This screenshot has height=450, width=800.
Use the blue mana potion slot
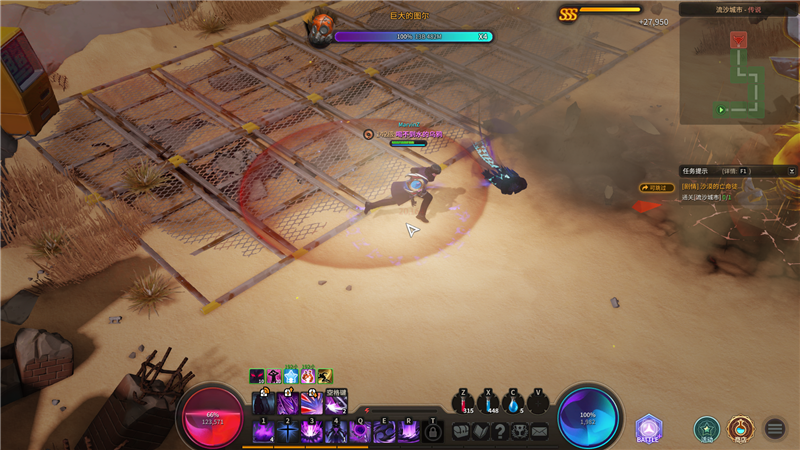[x=489, y=403]
